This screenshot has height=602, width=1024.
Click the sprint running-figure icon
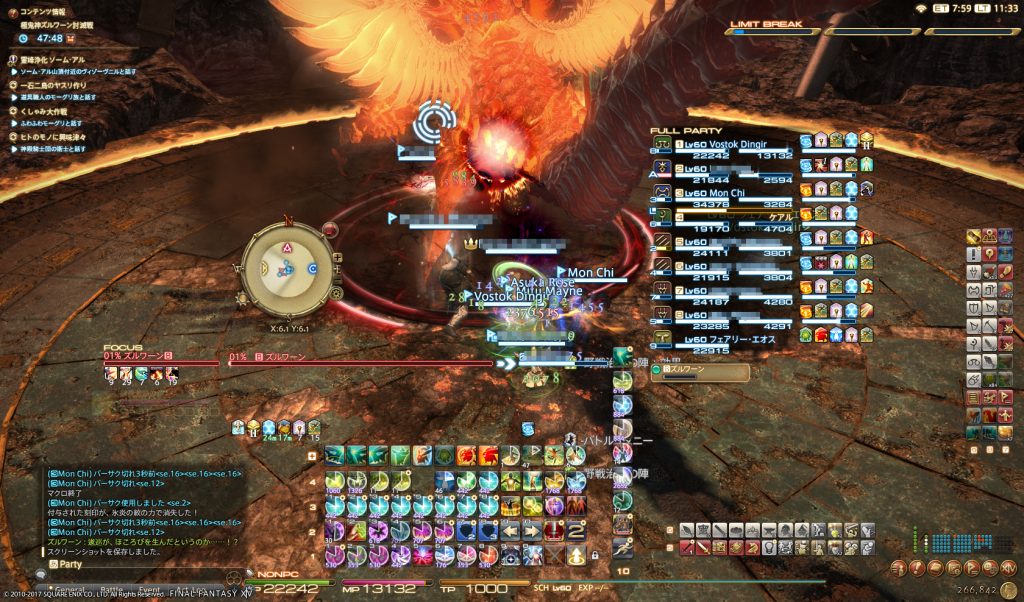click(623, 547)
